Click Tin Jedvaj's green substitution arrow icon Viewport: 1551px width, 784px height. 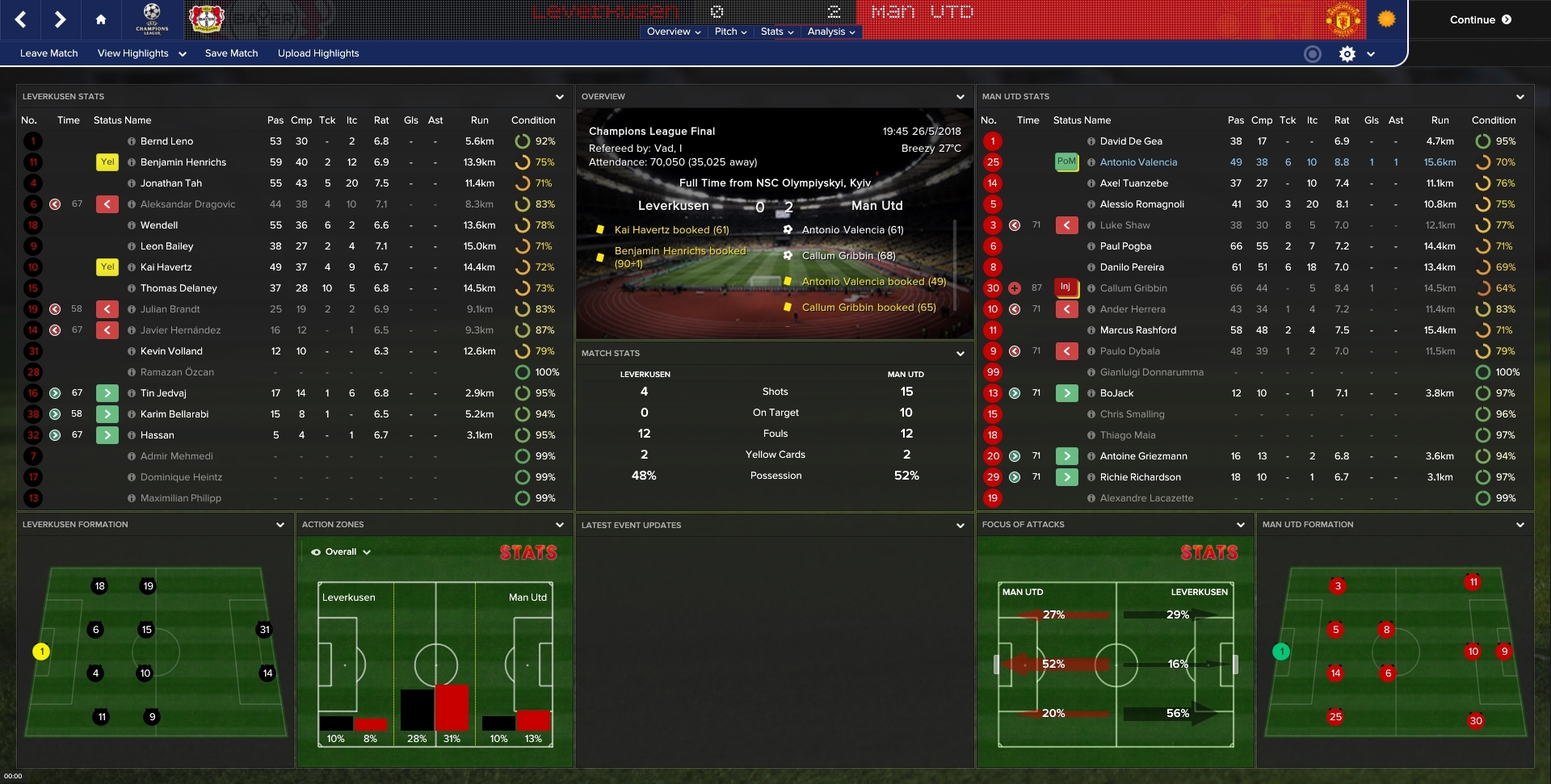pos(107,393)
